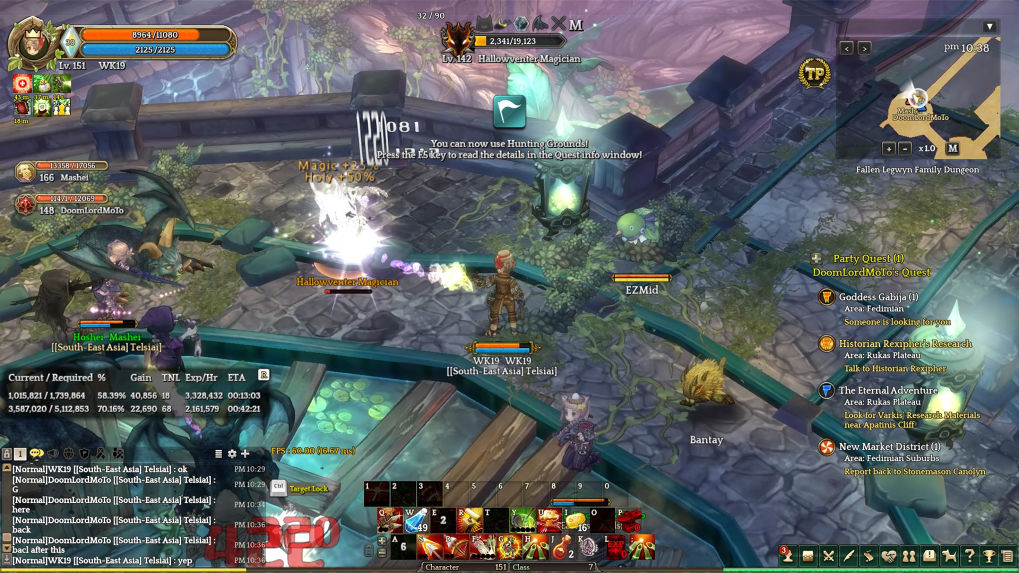Screen dimensions: 1019x573
Task: Open the companion pet menu icon
Action: (x=949, y=556)
